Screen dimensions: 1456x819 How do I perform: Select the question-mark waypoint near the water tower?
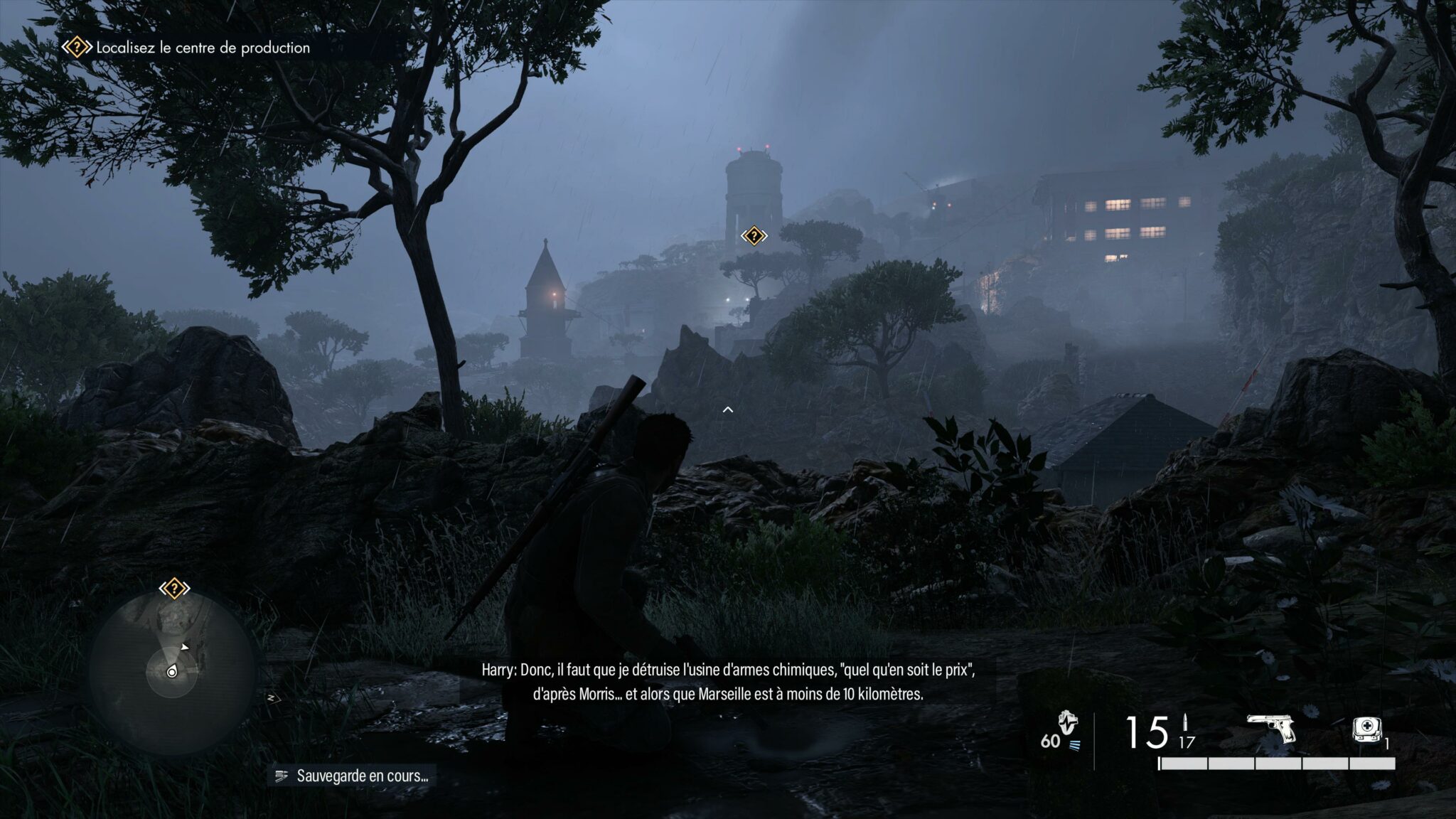(x=754, y=236)
